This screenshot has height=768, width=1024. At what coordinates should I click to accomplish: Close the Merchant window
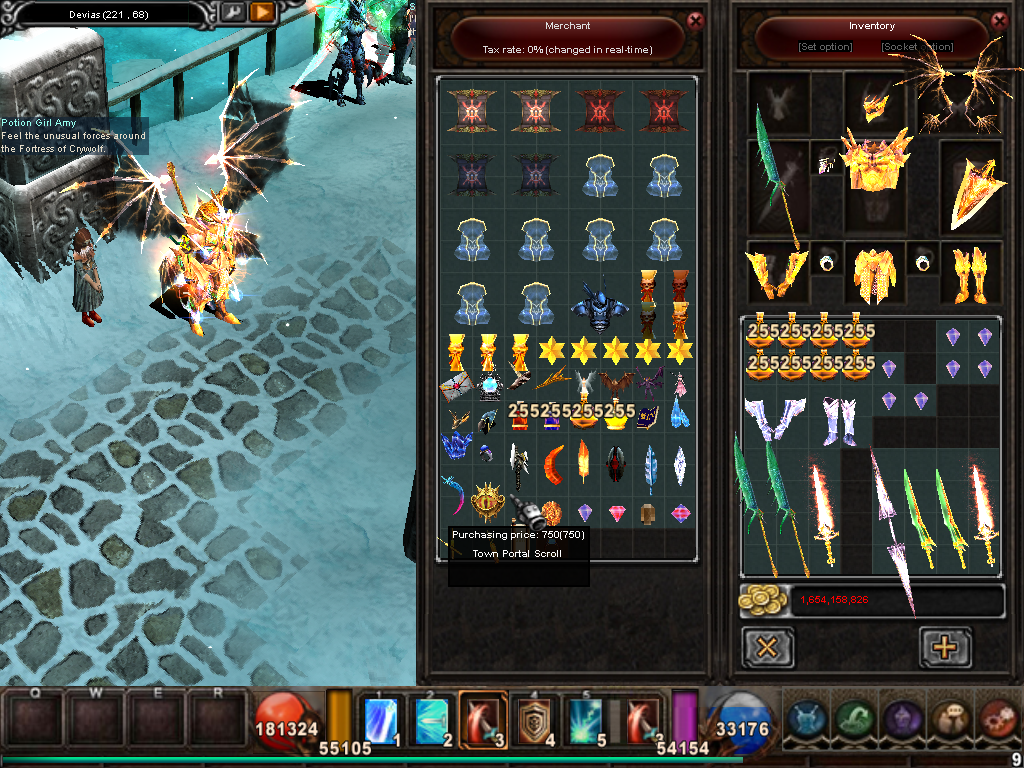coord(696,19)
